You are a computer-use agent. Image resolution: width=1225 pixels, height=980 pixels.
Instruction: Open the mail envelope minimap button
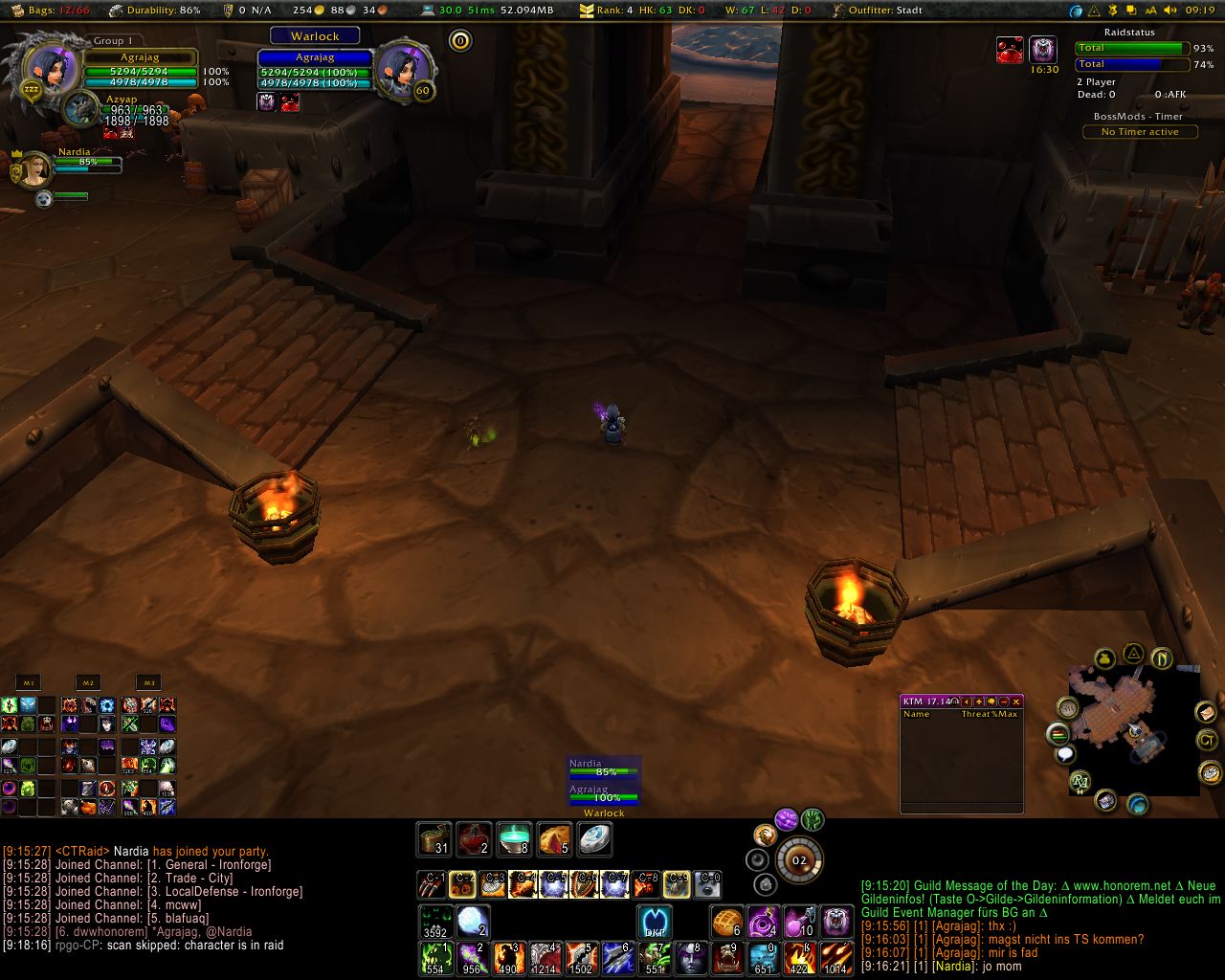pos(1205,712)
